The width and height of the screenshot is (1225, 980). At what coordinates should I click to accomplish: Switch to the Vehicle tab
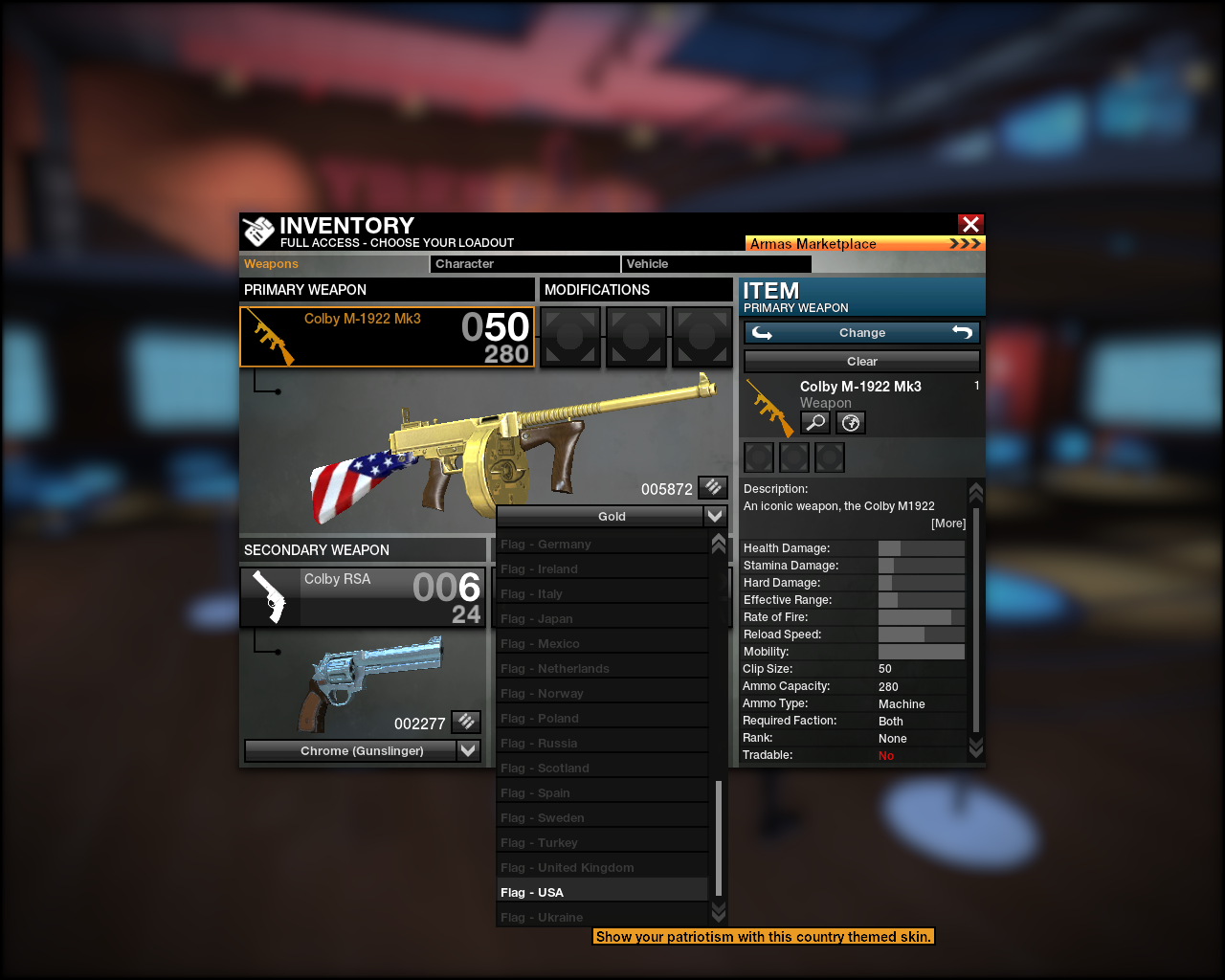point(715,264)
